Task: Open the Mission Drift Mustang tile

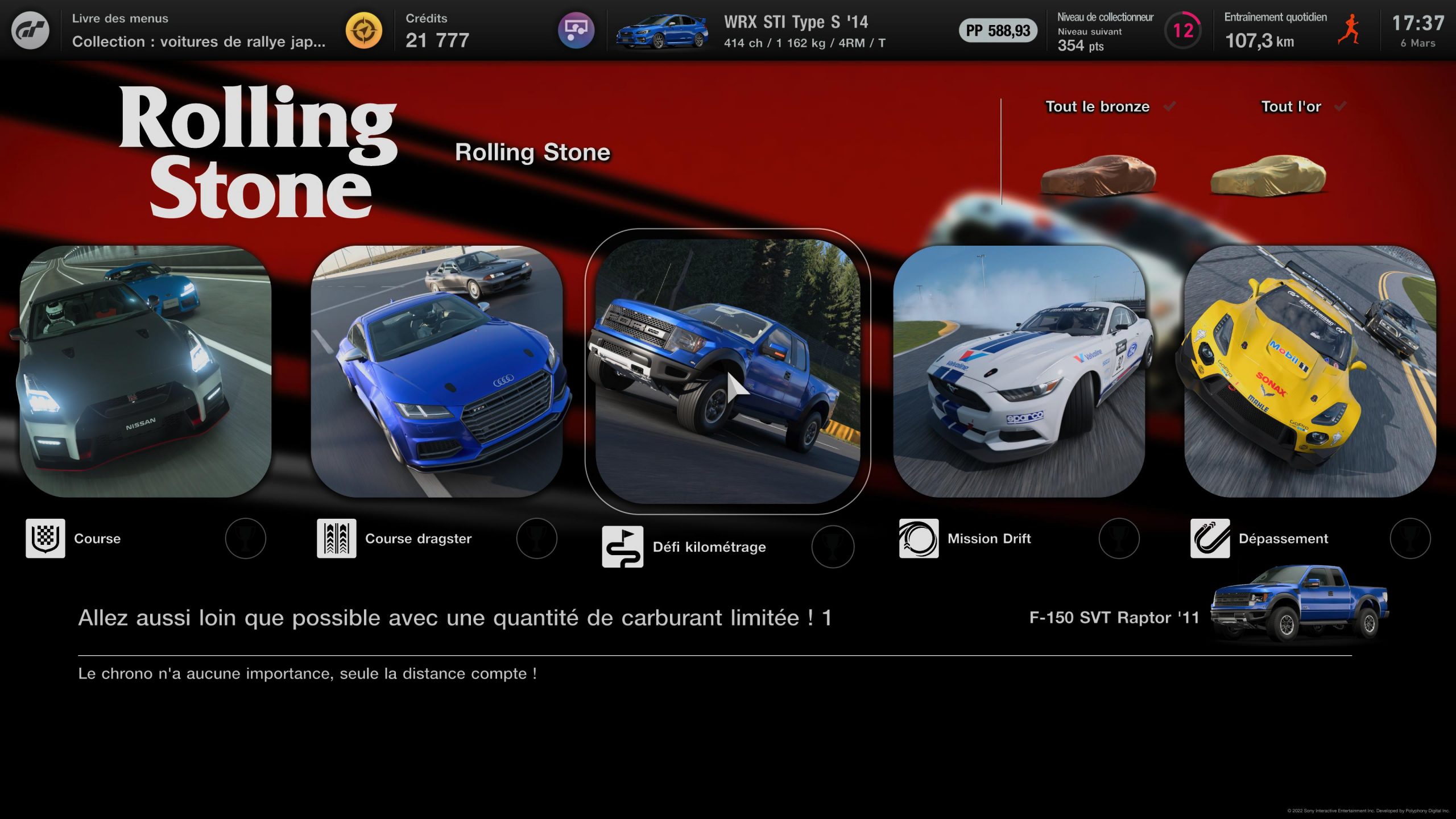Action: click(x=1019, y=371)
